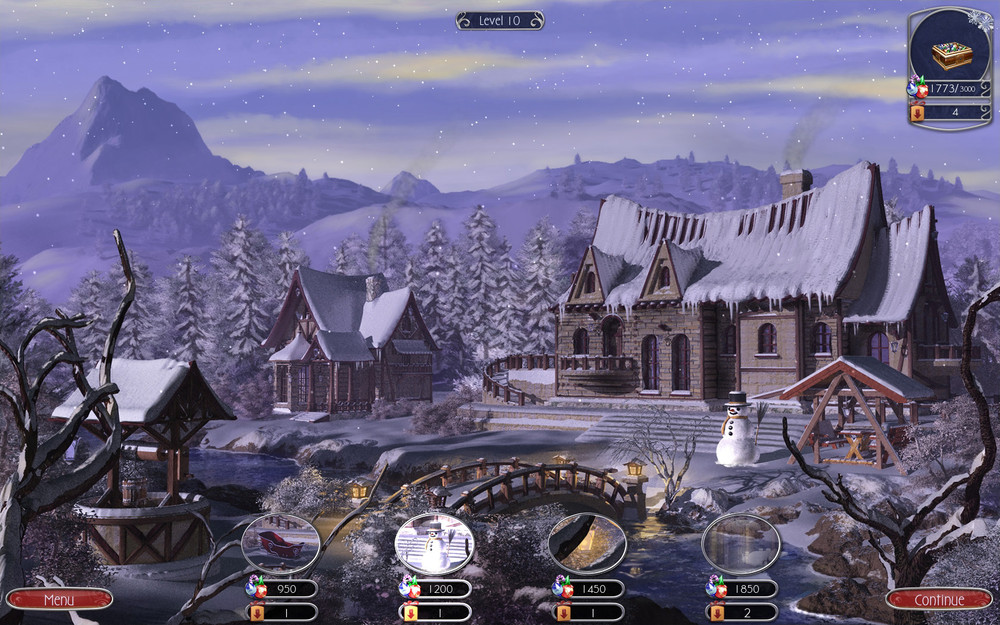Pick the dark tree branch upgrade thumbnail

[588, 544]
